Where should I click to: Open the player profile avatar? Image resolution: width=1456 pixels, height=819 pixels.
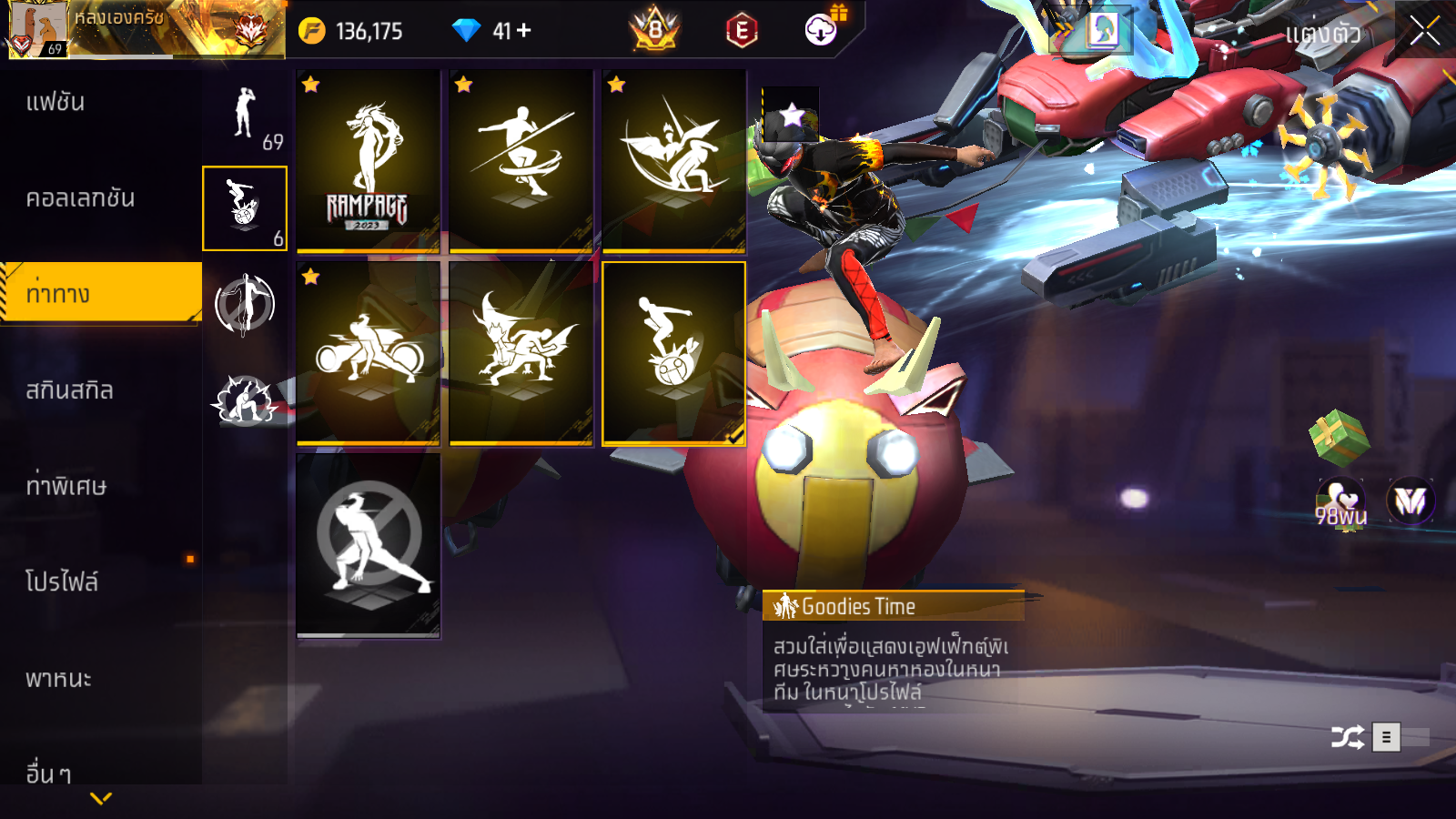(x=37, y=30)
